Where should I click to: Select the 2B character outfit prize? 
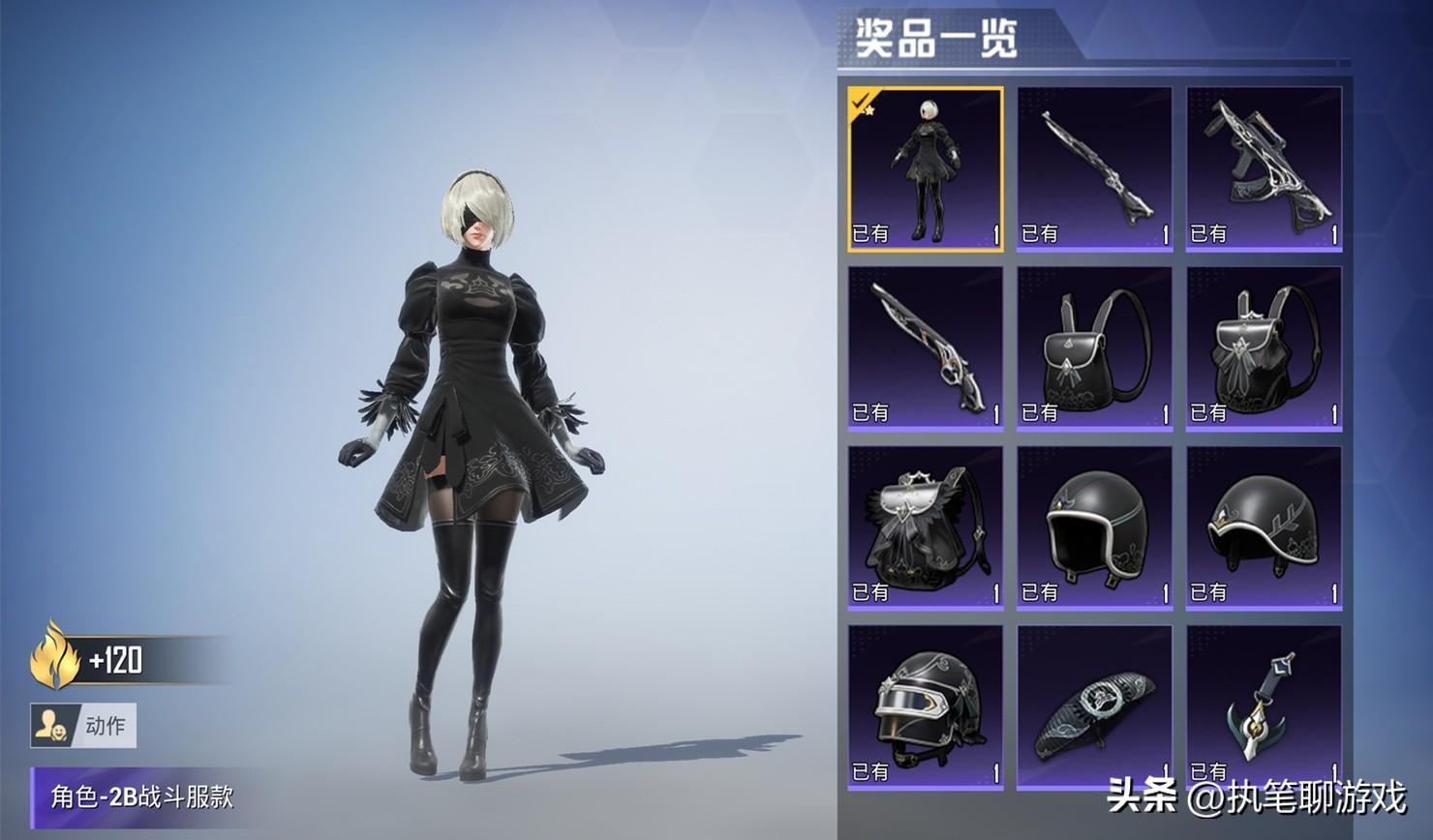[x=925, y=169]
